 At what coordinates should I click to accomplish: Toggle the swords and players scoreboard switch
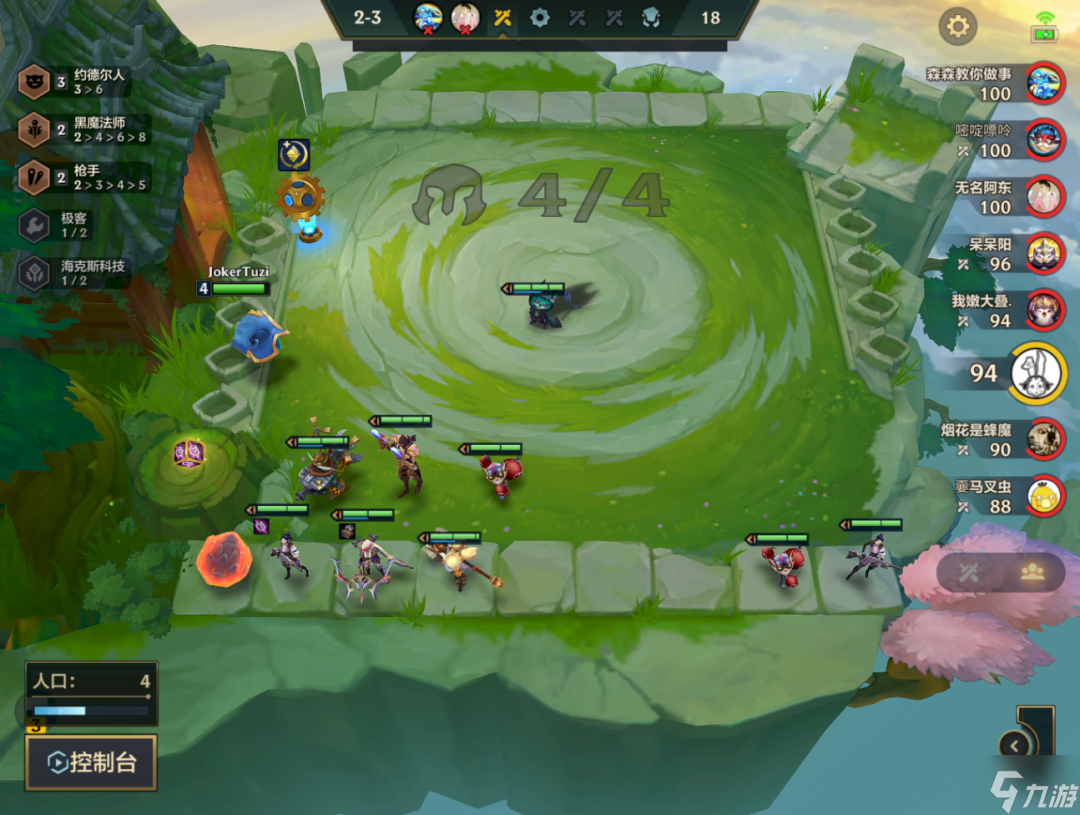[1000, 572]
